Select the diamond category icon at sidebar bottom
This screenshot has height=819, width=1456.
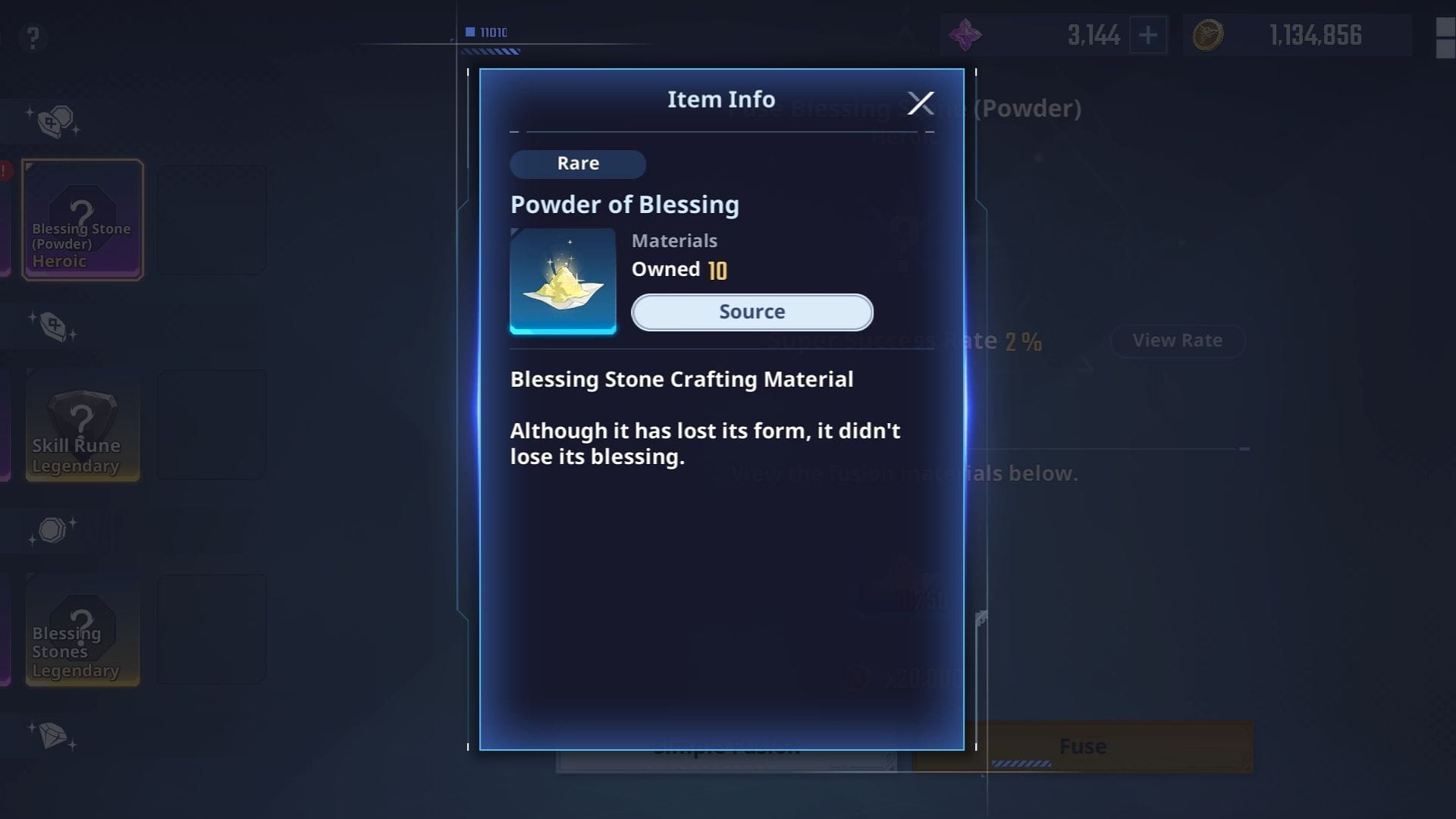click(x=53, y=736)
